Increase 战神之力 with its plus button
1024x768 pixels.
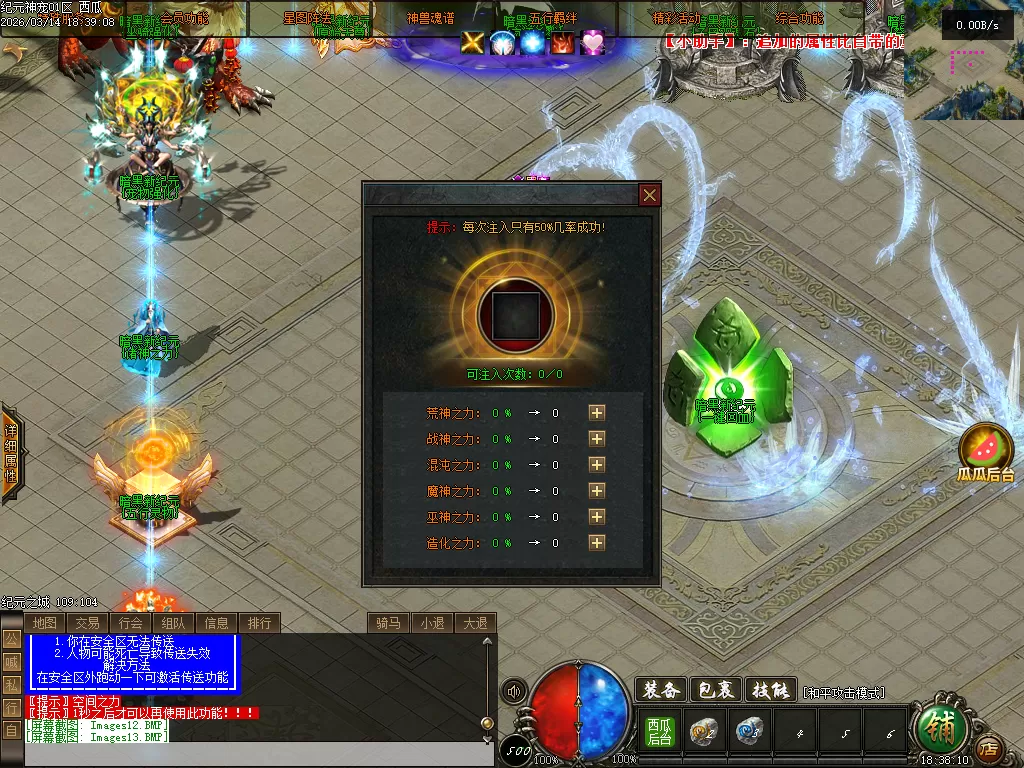597,438
